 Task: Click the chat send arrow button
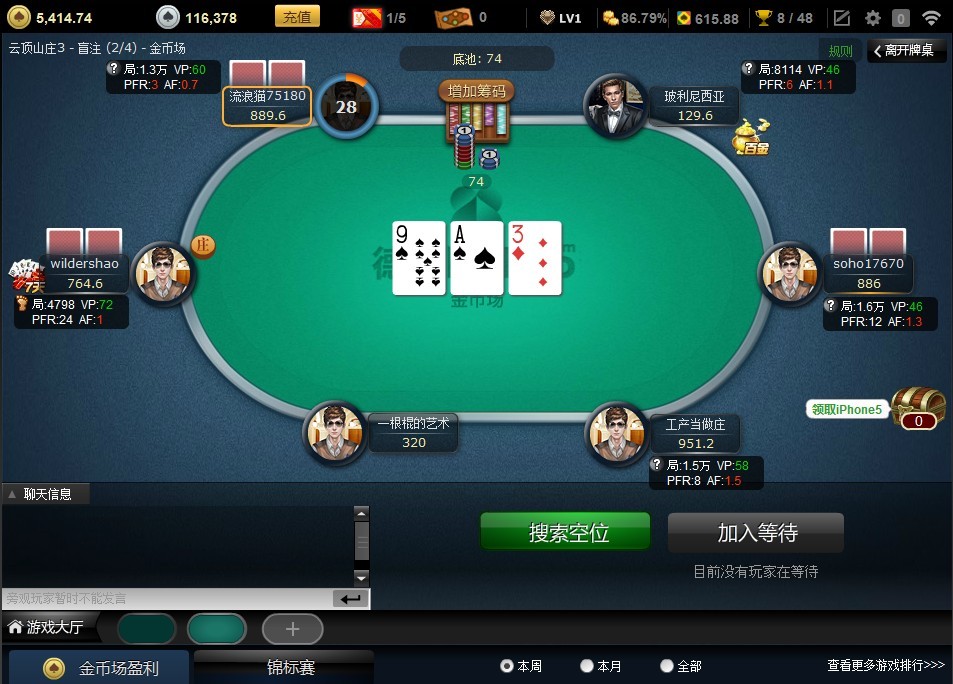tap(350, 599)
